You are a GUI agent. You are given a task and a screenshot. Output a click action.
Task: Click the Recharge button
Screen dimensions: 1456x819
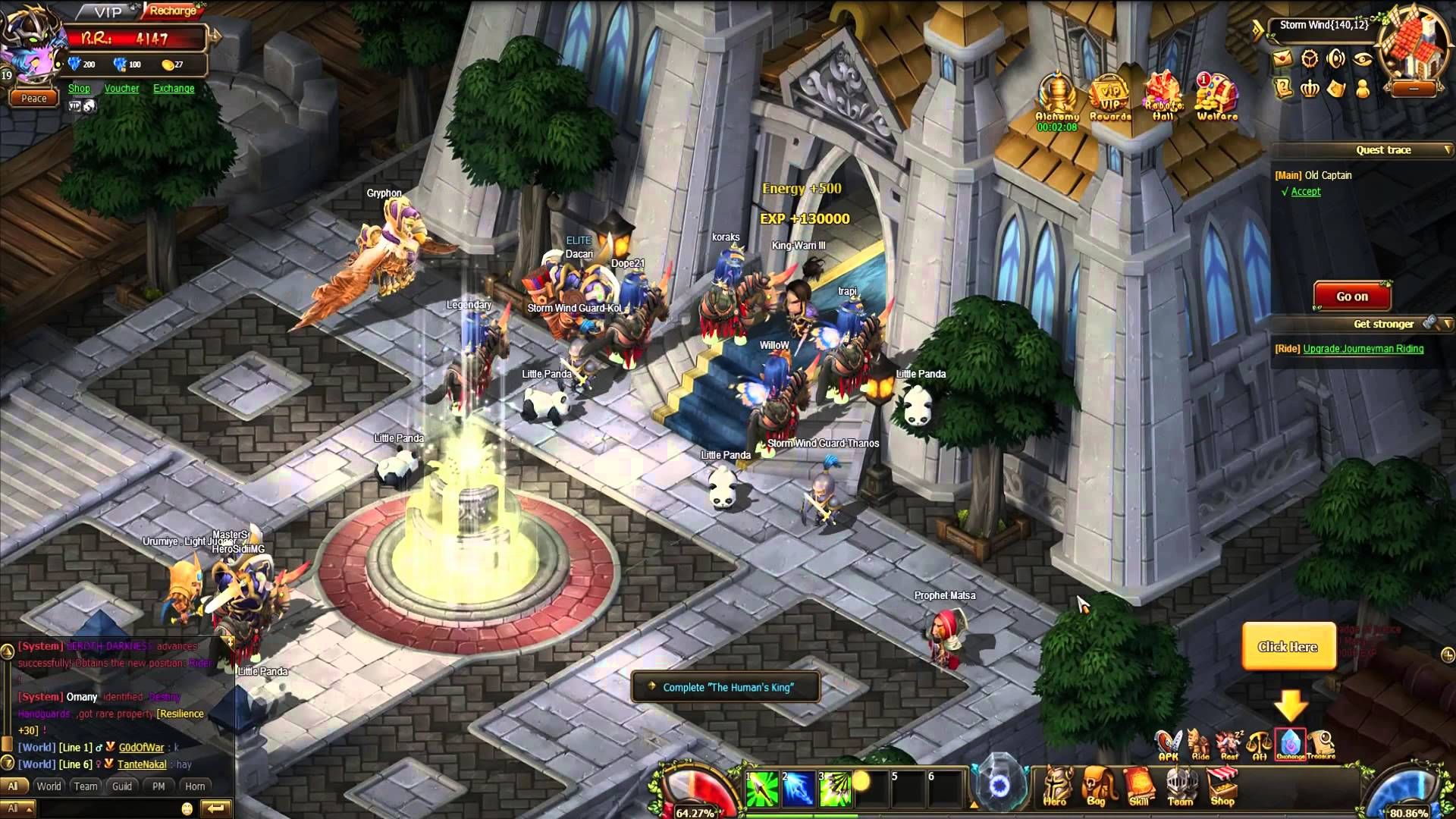click(173, 11)
